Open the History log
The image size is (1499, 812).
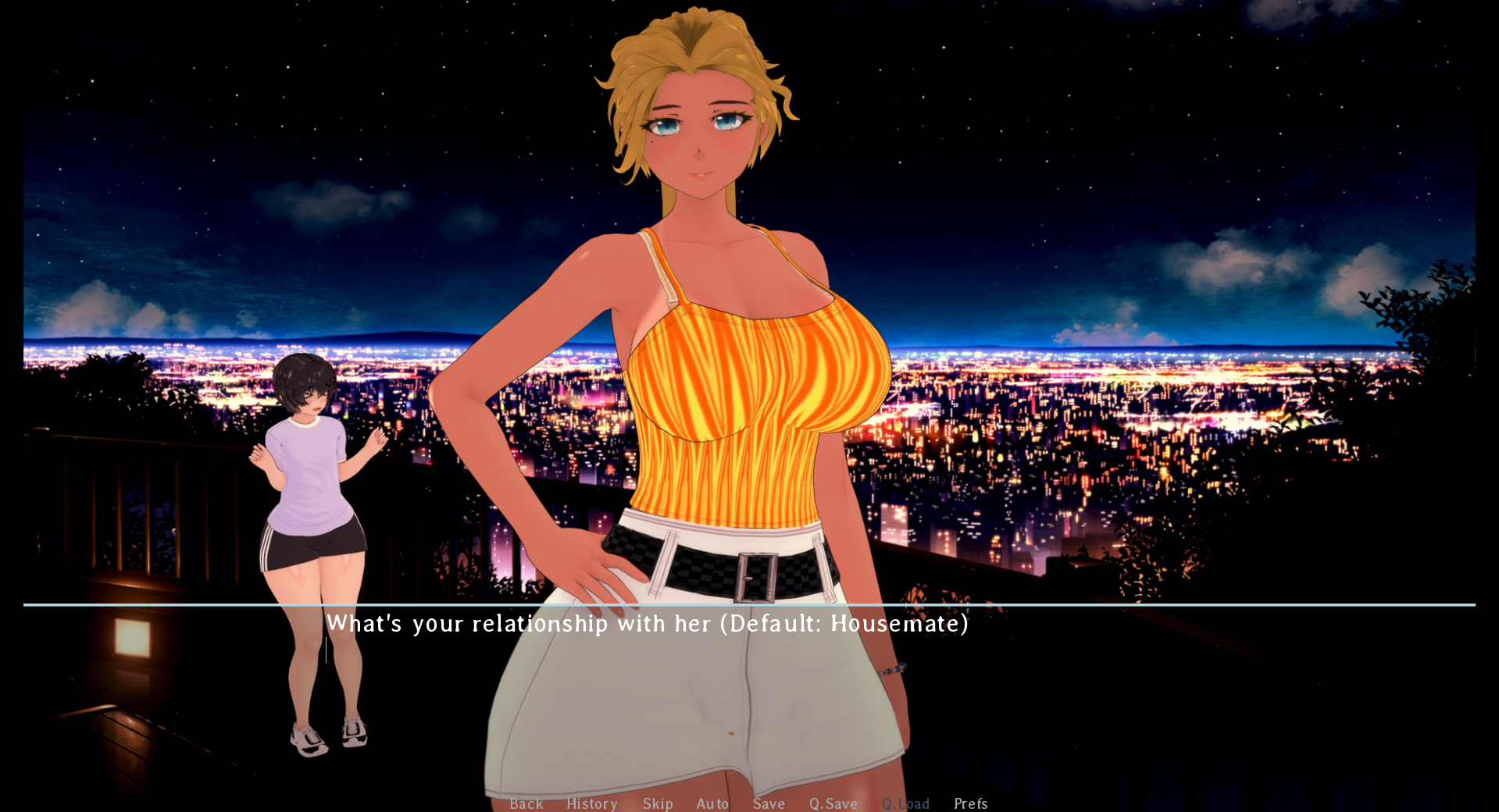pos(591,803)
